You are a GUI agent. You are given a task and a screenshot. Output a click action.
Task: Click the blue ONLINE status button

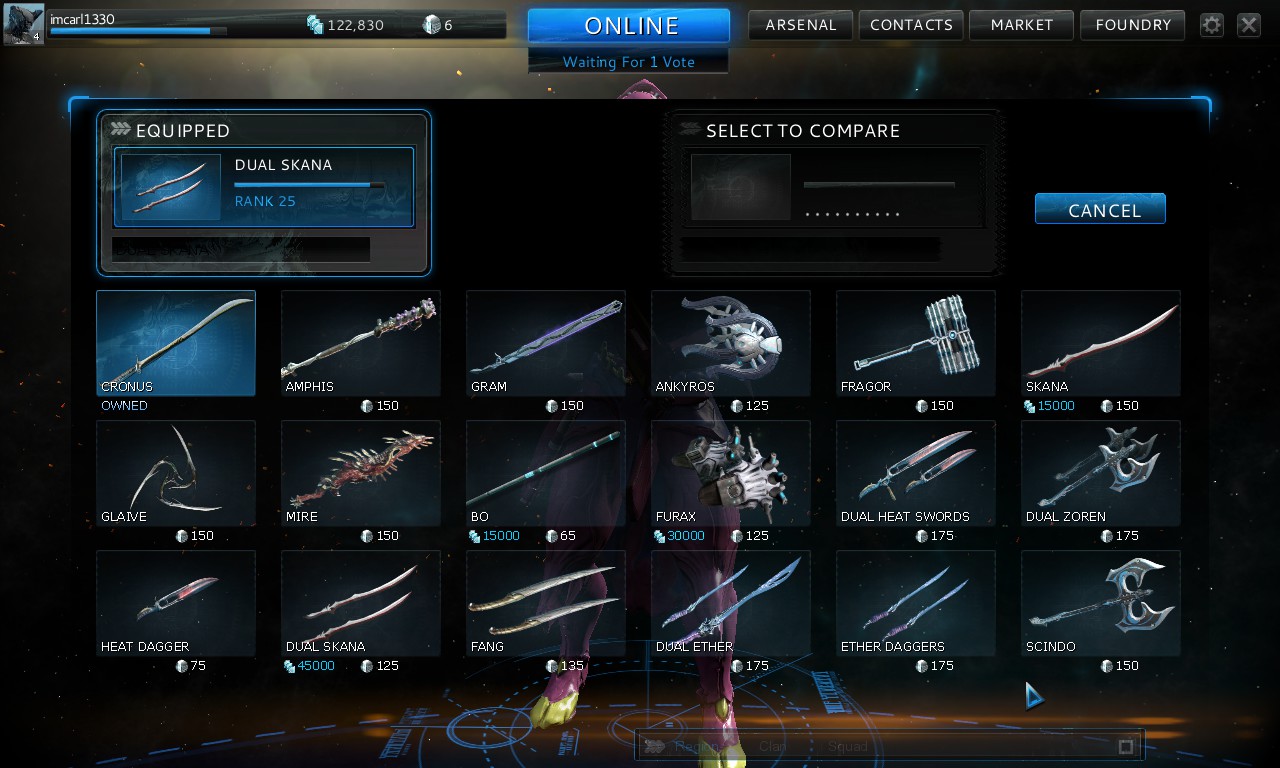[629, 26]
